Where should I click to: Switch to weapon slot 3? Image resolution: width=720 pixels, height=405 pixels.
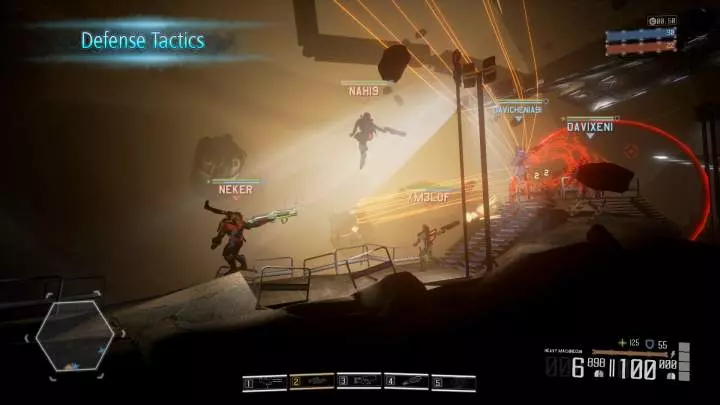359,382
